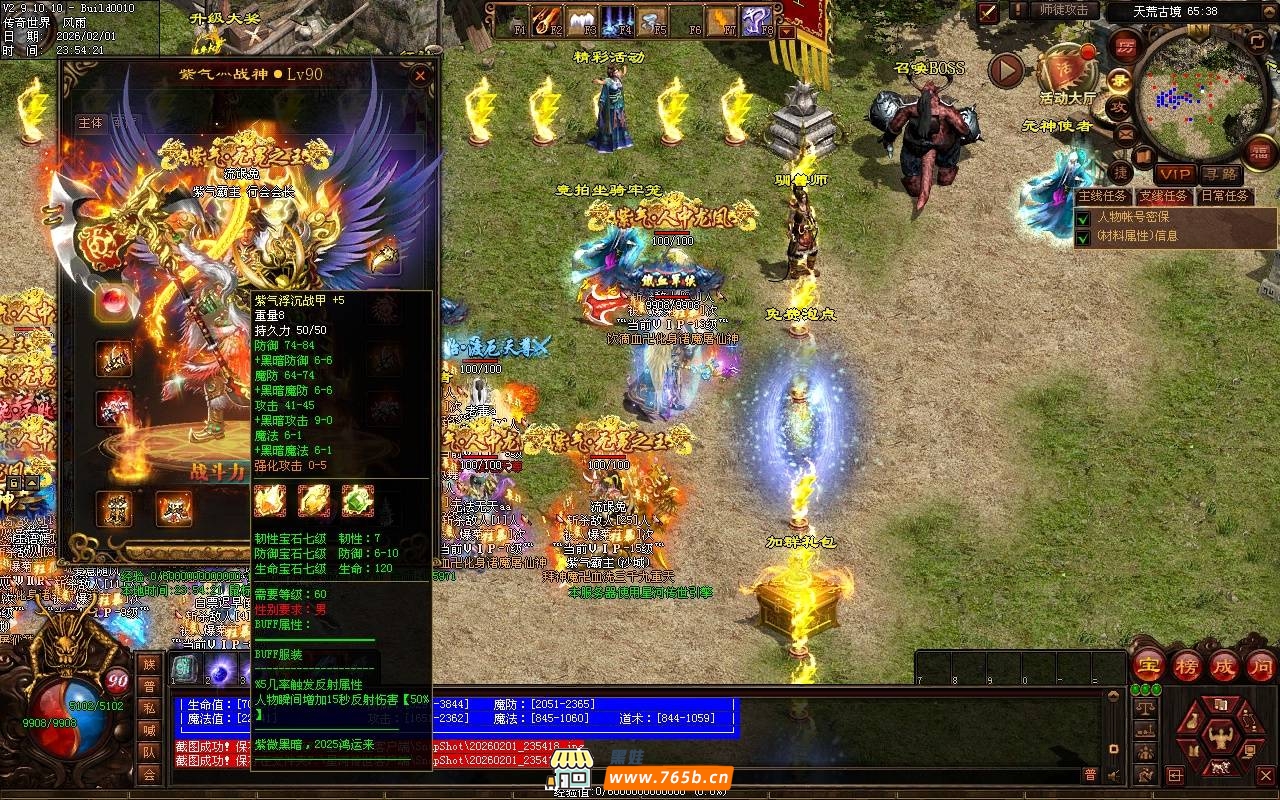The width and height of the screenshot is (1280, 800).
Task: Switch to the 主线任务 tab
Action: coord(1102,196)
